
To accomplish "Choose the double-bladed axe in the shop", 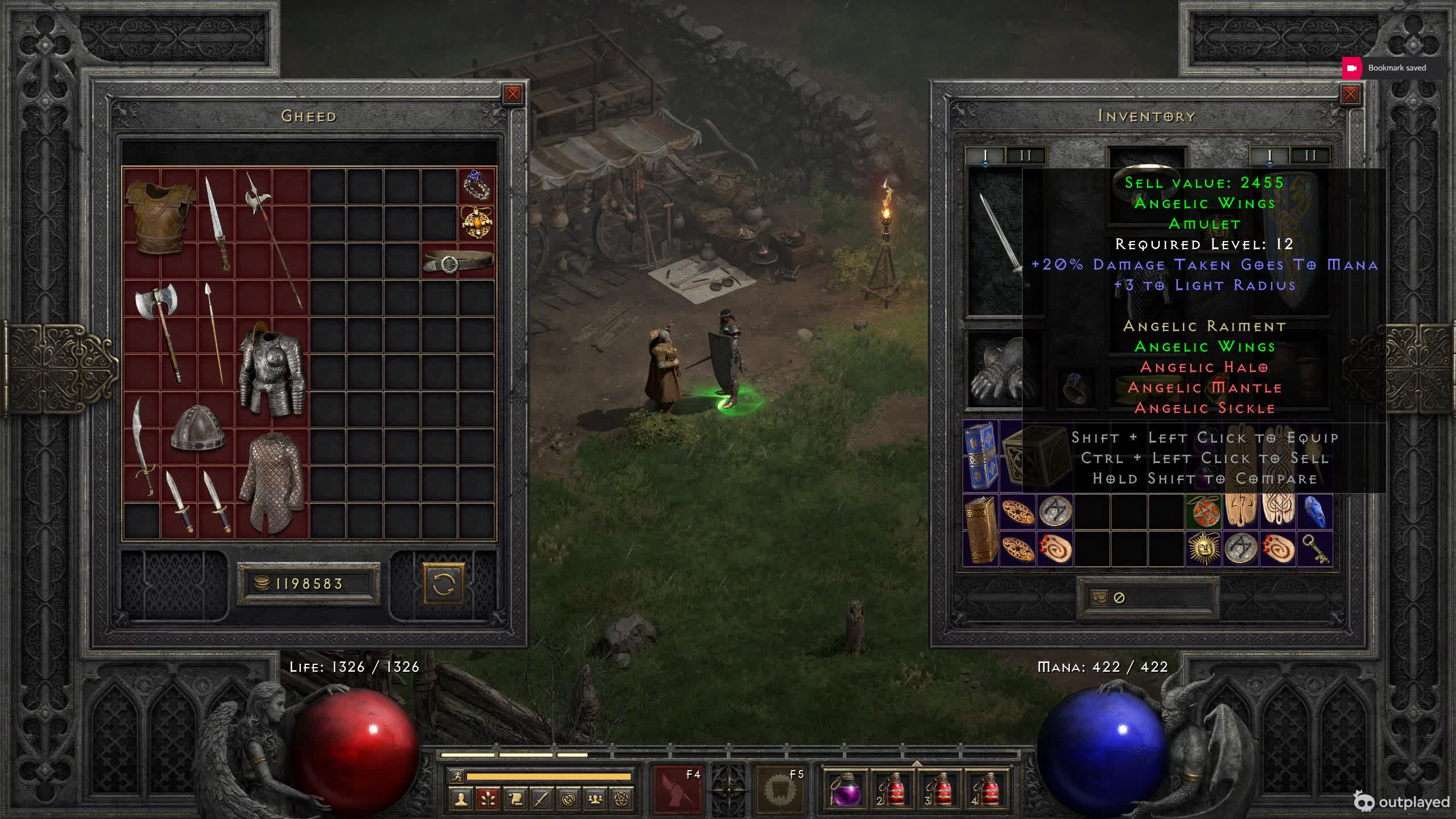I will (160, 330).
